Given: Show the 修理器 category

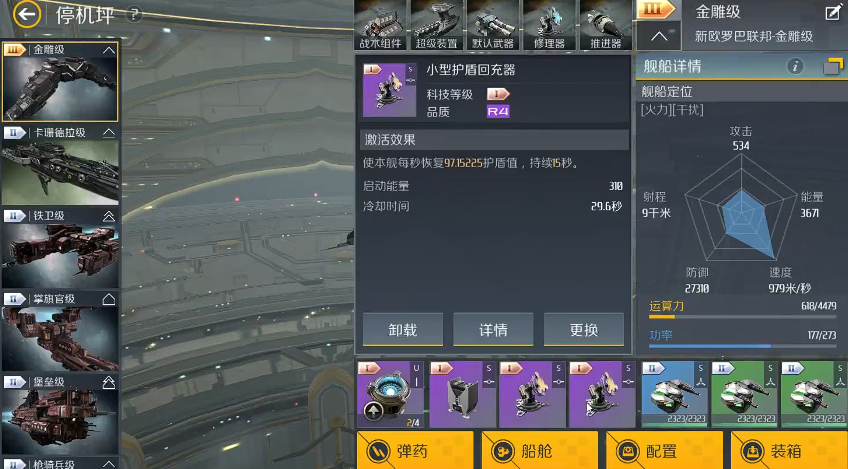Looking at the screenshot, I should click(x=549, y=25).
